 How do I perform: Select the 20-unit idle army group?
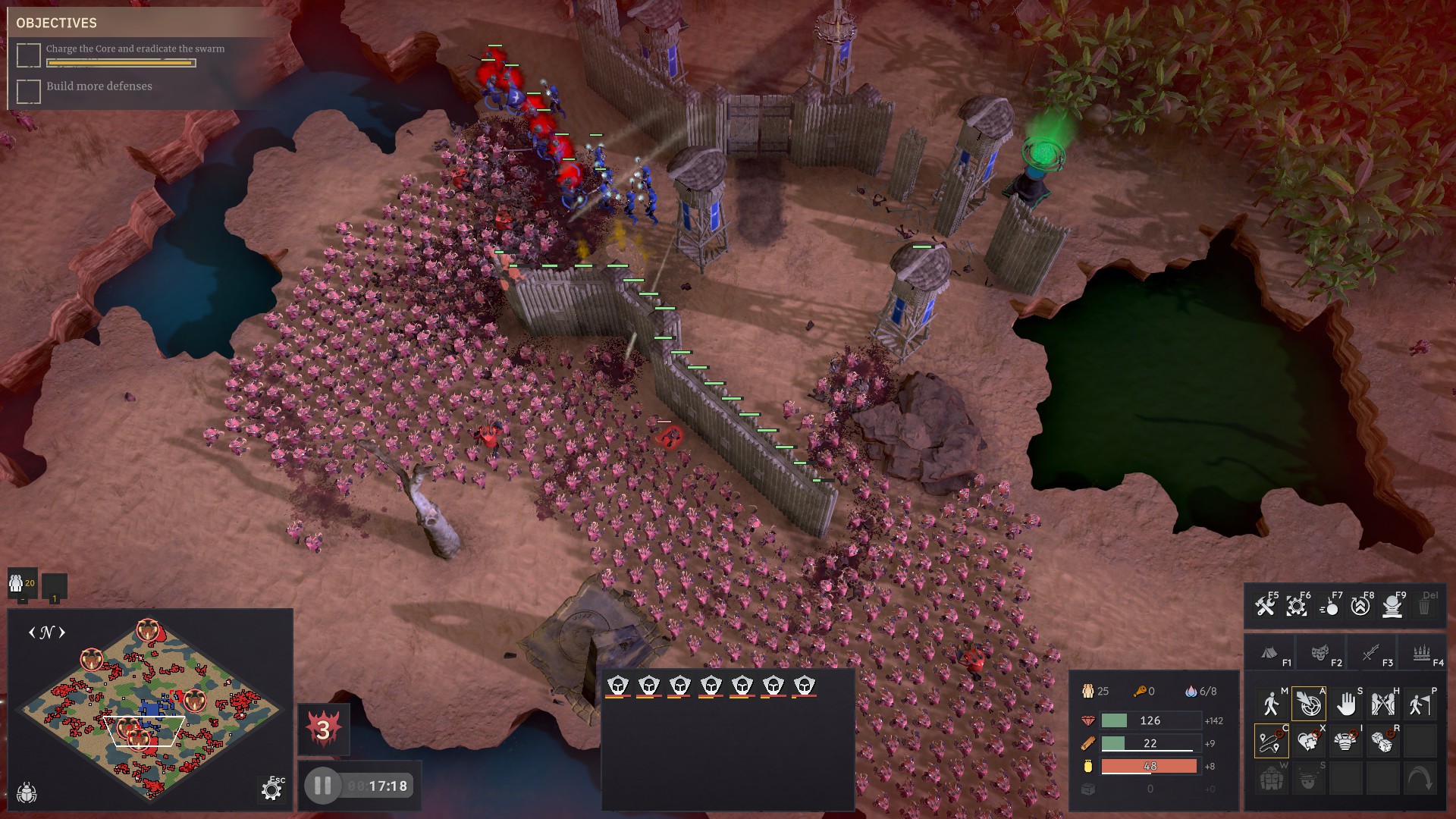pyautogui.click(x=22, y=585)
